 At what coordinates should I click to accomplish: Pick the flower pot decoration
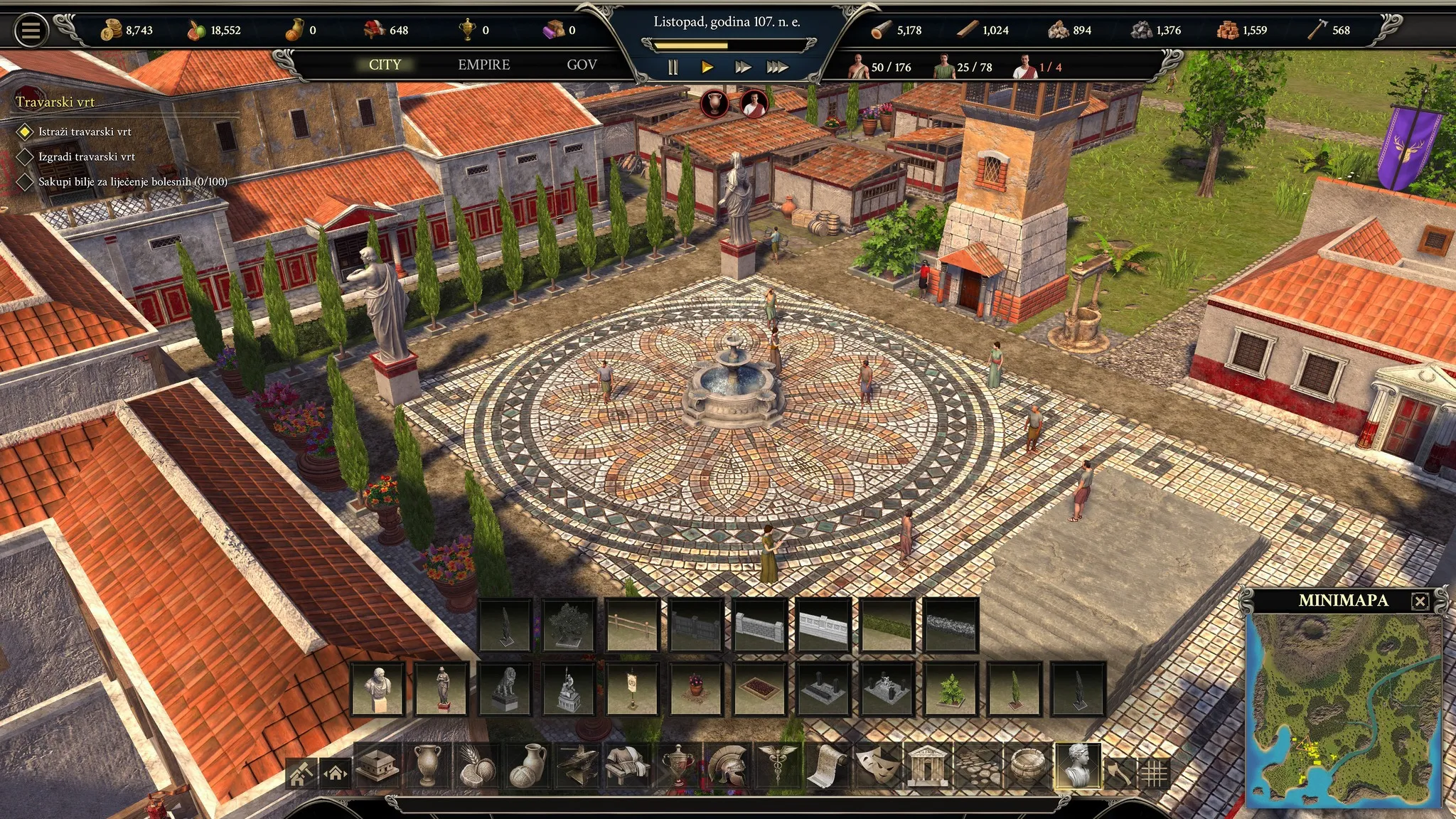coord(696,689)
